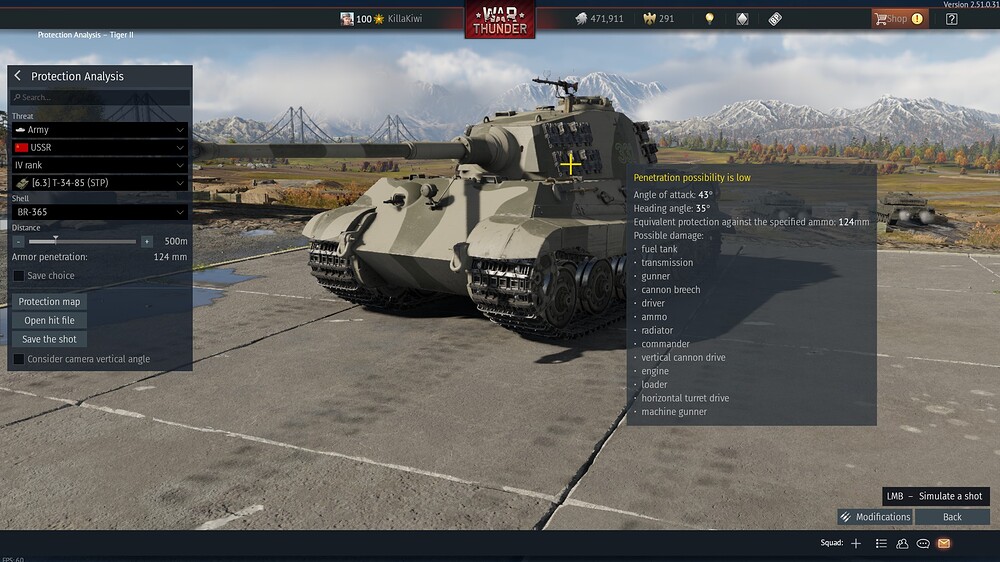This screenshot has width=1000, height=562.
Task: Open hit file
Action: (x=49, y=320)
